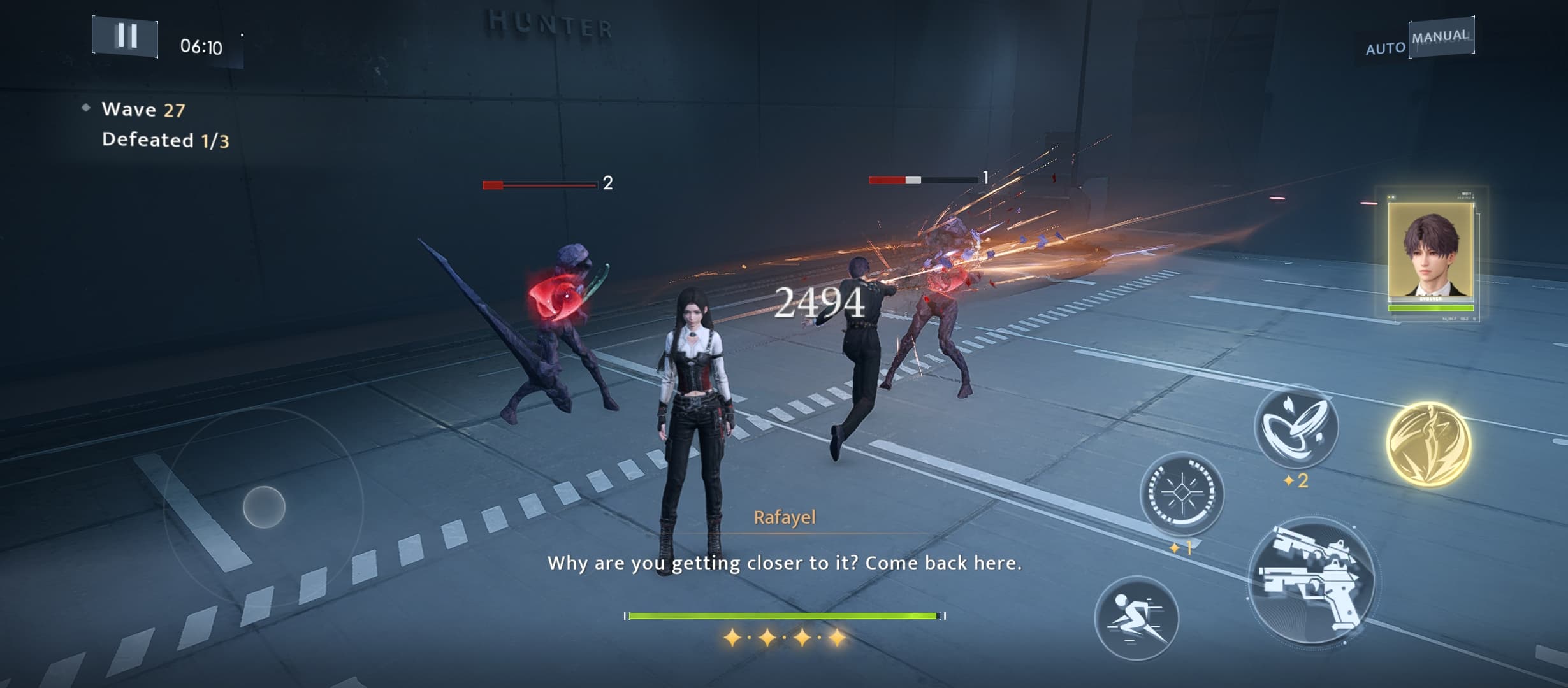Pause the battle

click(126, 36)
